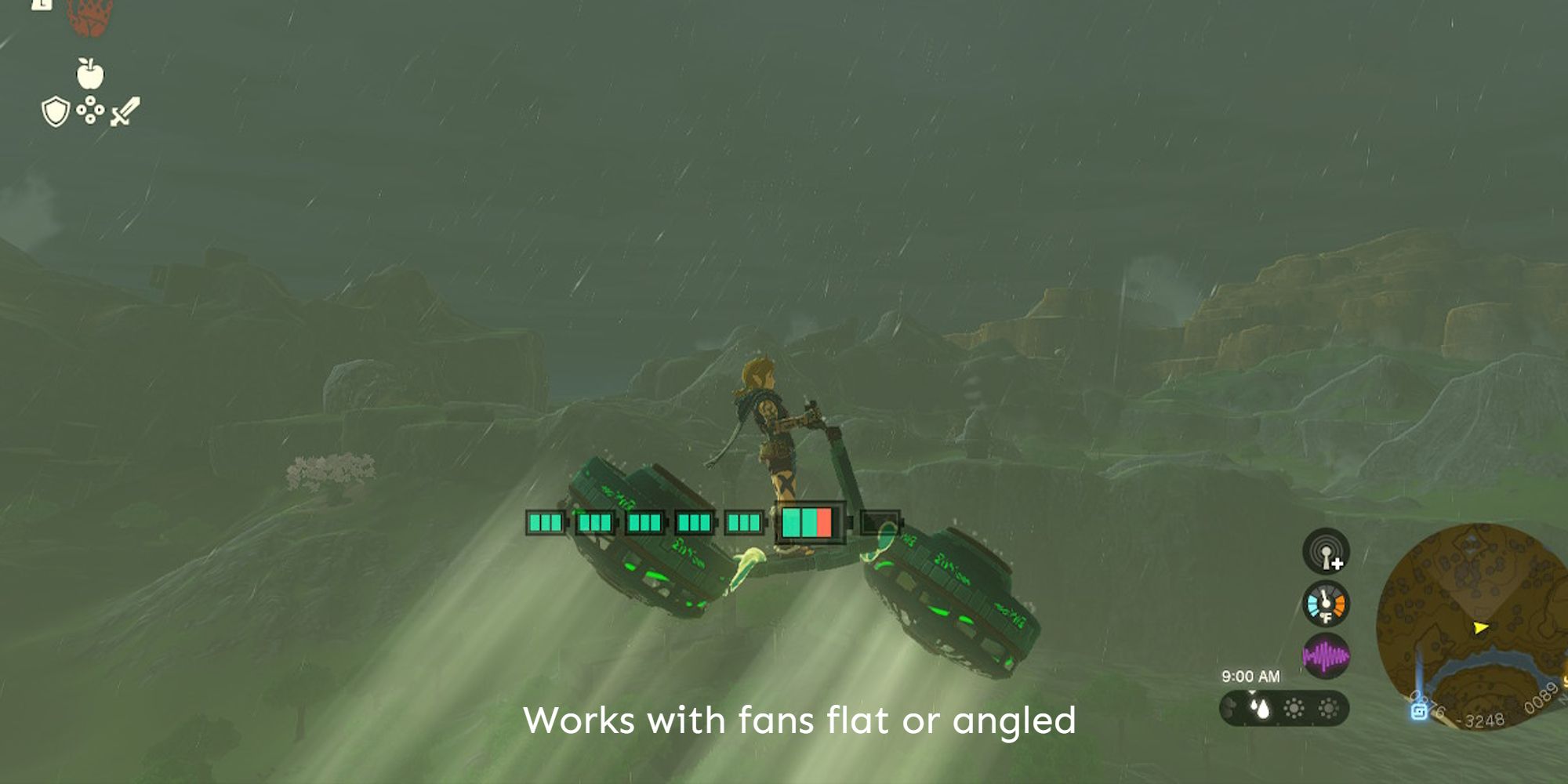Click the 9:00 AM time display
The image size is (1568, 784).
[1250, 677]
